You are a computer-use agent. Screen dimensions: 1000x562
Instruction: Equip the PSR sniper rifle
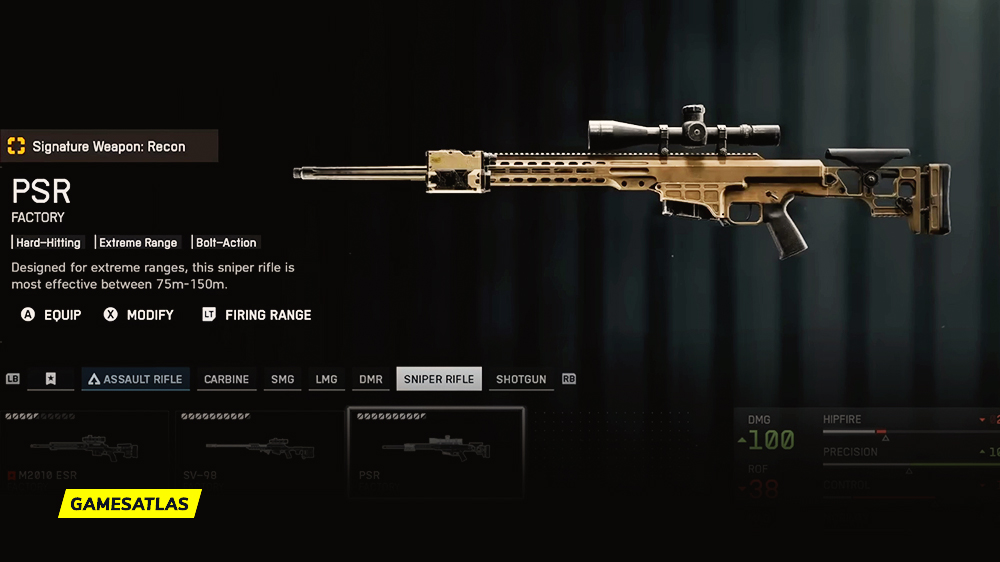pos(52,315)
